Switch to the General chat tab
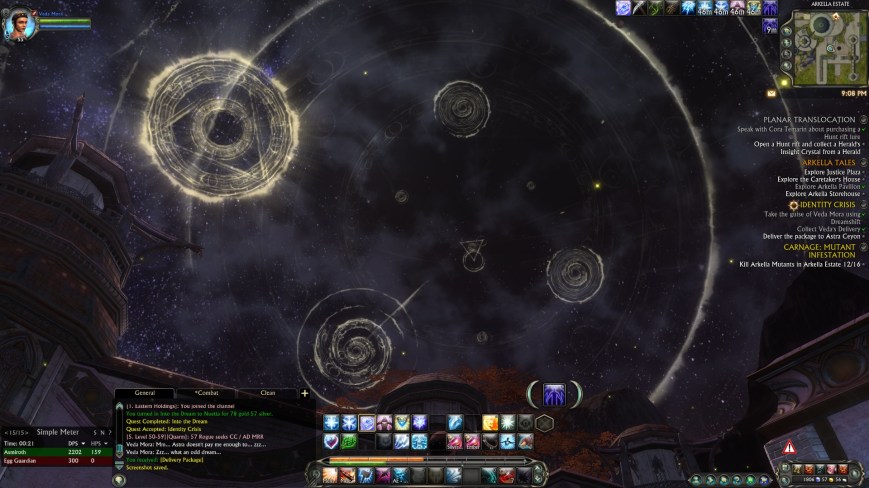This screenshot has height=488, width=869. (145, 394)
